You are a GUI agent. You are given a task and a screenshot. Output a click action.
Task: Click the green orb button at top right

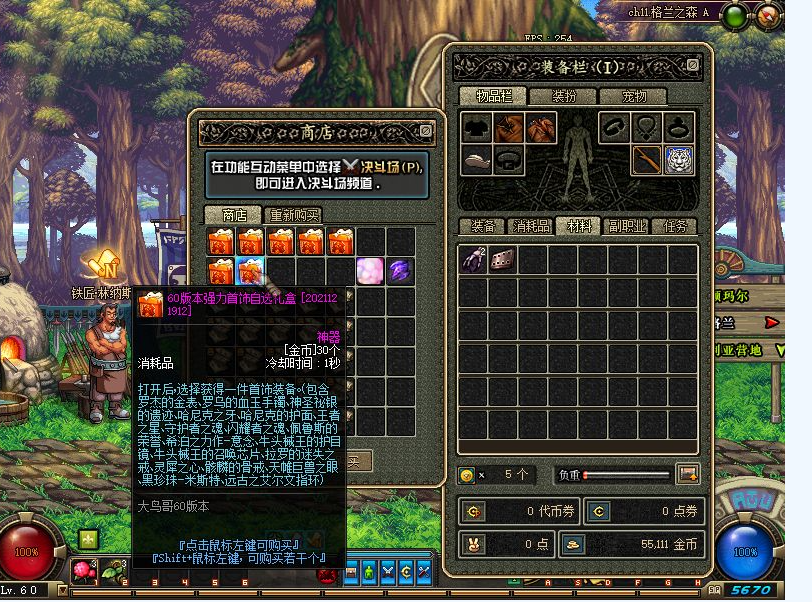(735, 15)
